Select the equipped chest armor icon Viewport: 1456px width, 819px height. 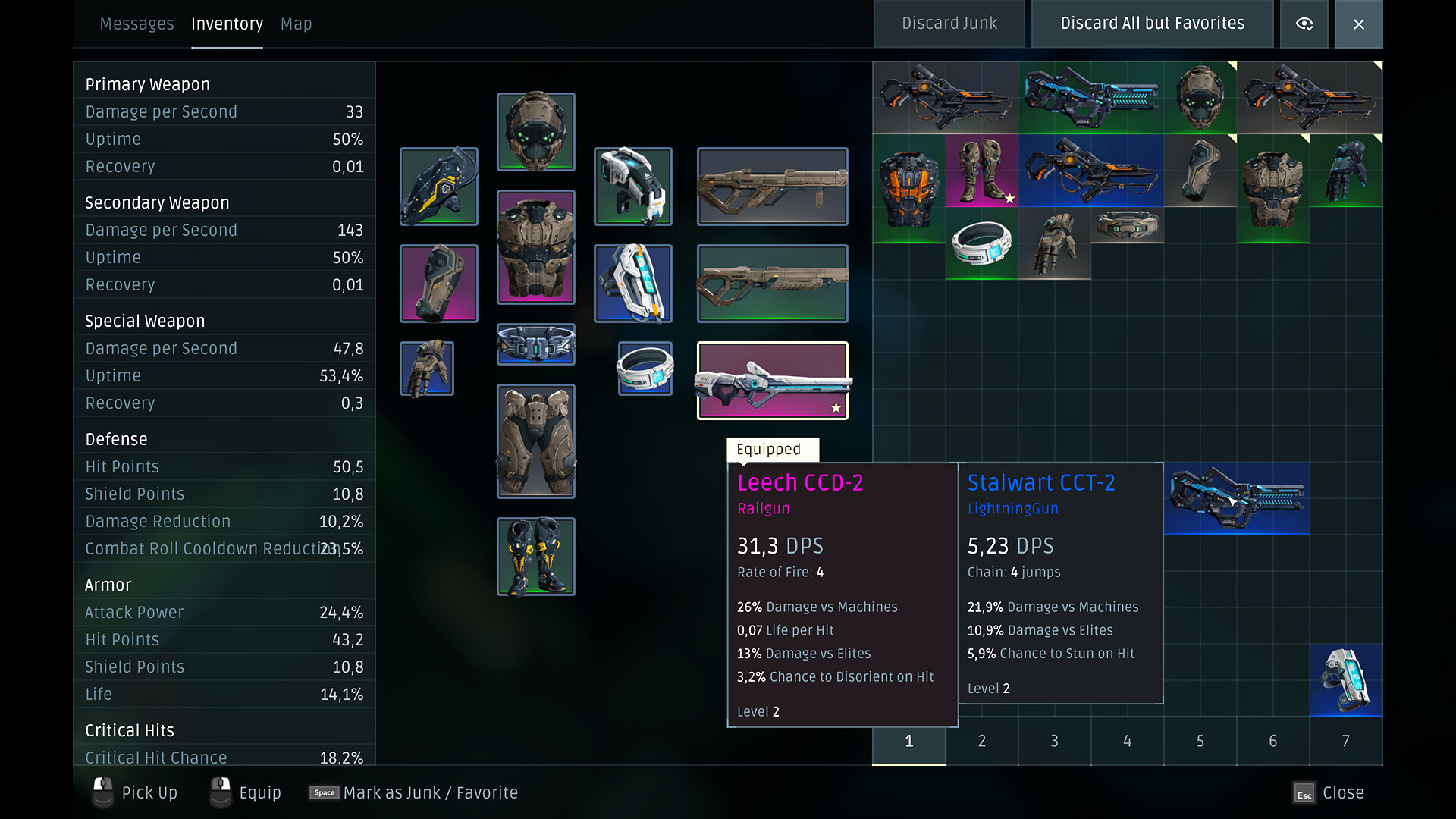click(536, 247)
